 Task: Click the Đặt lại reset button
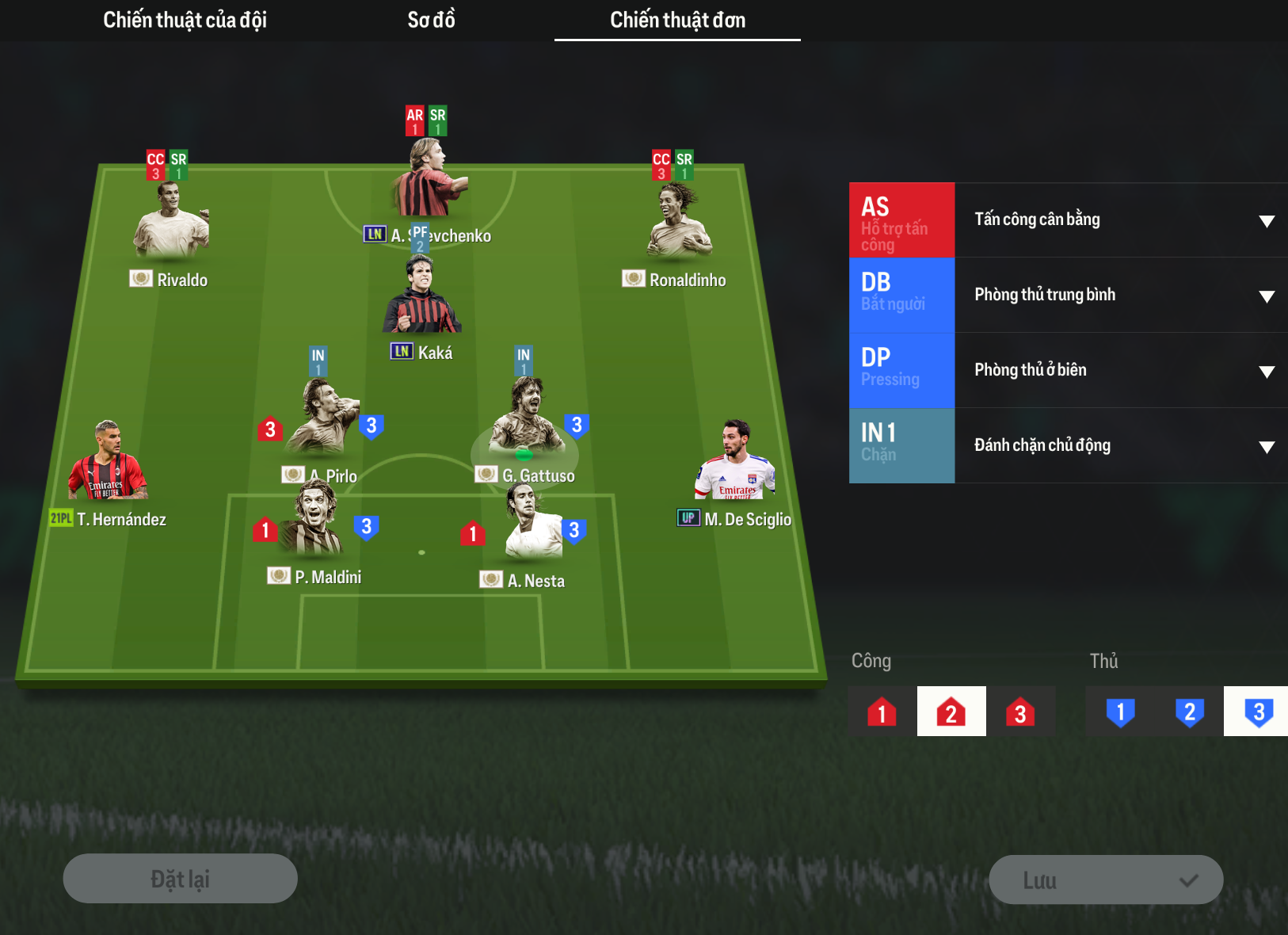(181, 879)
